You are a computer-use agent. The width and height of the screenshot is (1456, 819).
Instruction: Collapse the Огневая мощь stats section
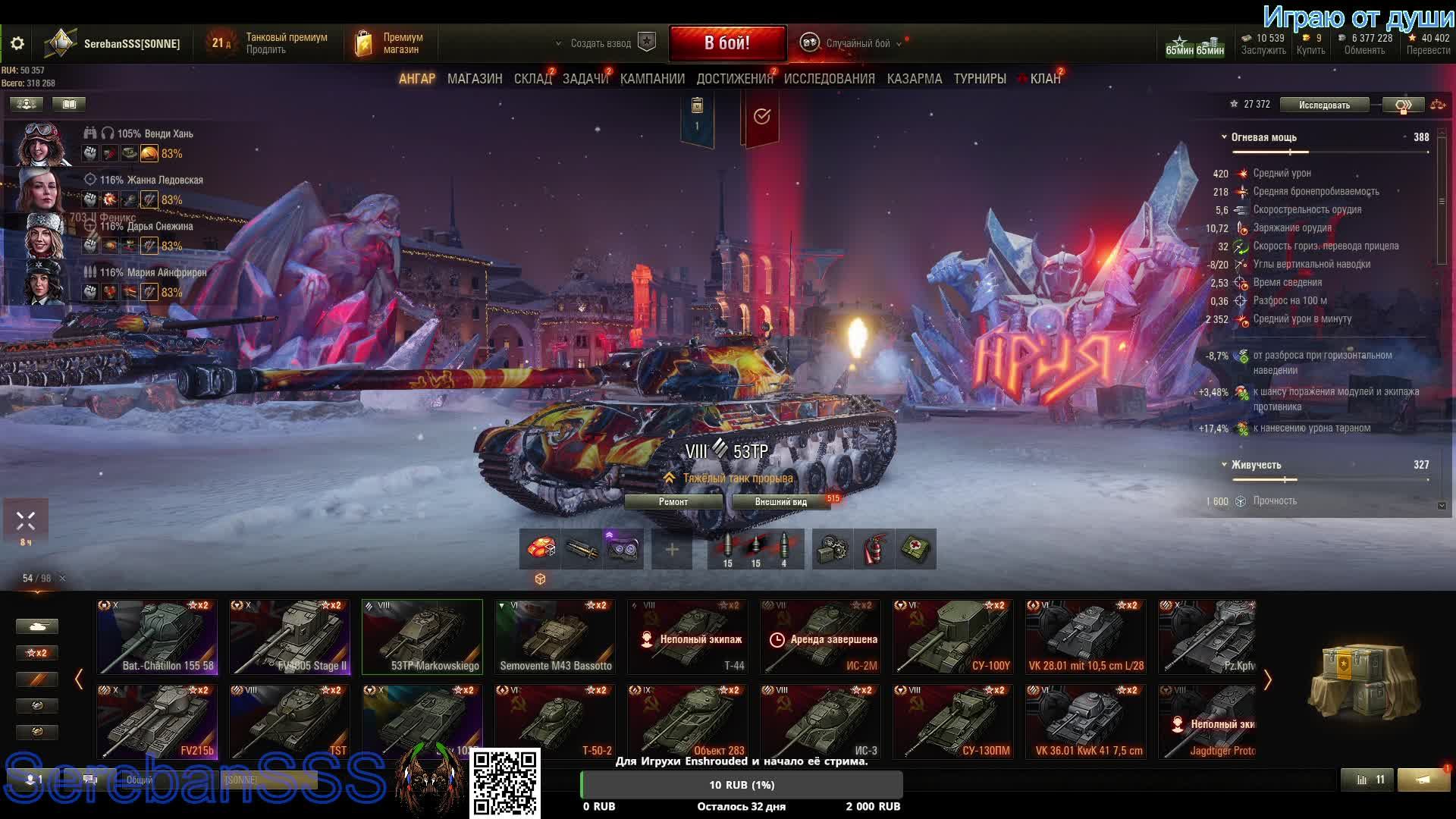1224,137
